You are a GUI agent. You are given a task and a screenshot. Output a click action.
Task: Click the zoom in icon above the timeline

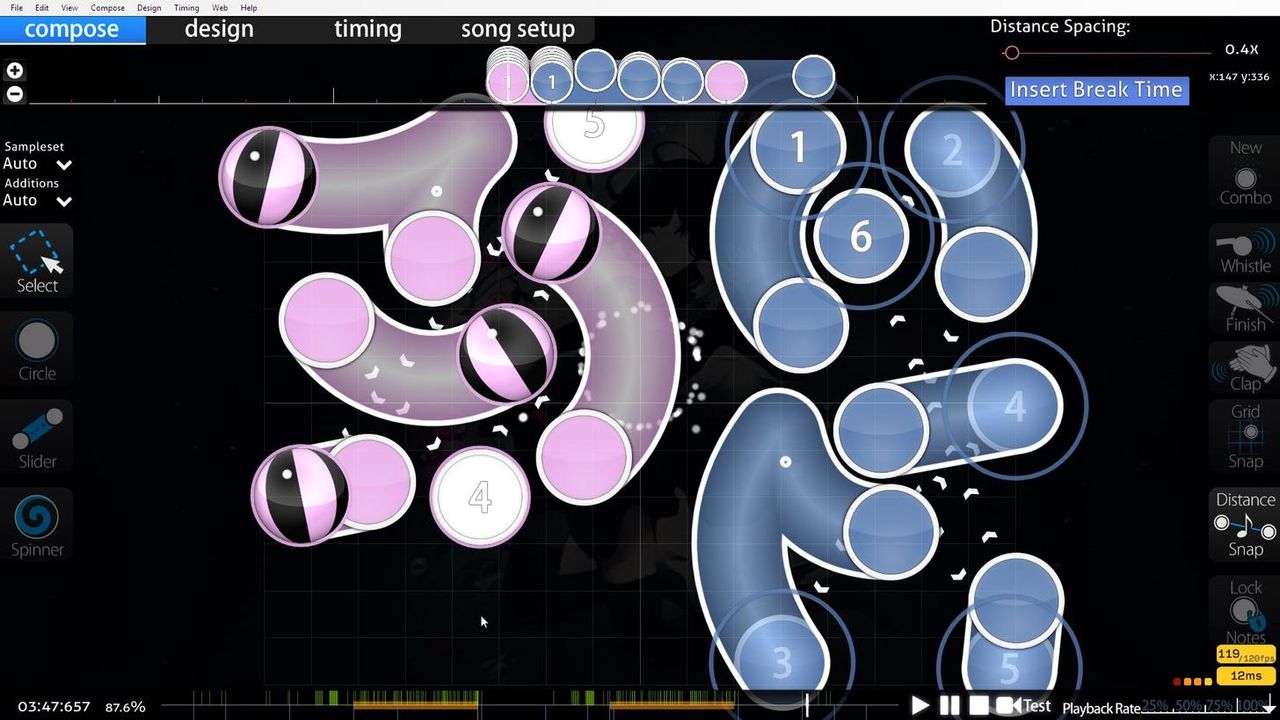[14, 71]
